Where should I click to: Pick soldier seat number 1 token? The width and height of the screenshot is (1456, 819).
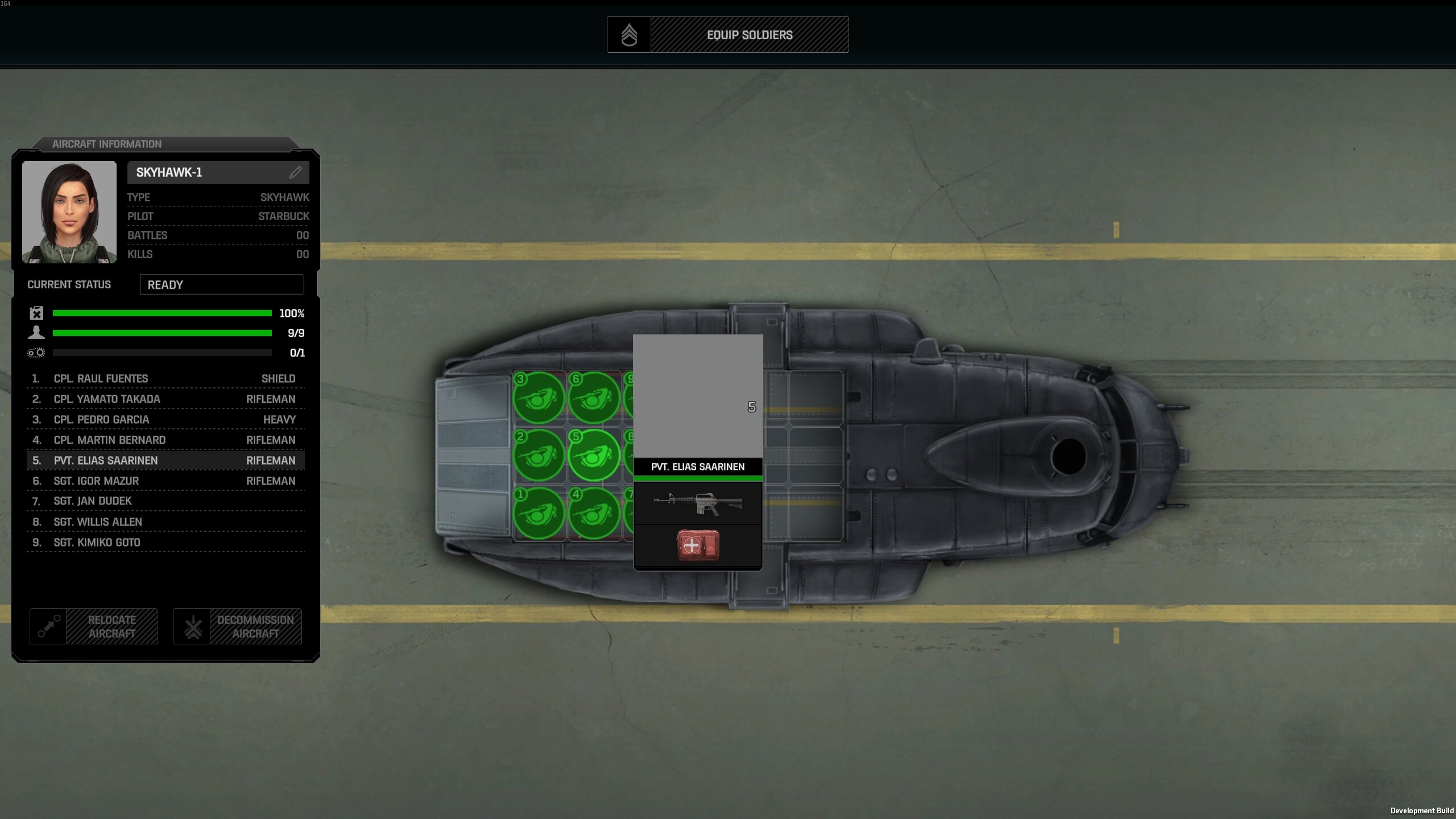[538, 513]
